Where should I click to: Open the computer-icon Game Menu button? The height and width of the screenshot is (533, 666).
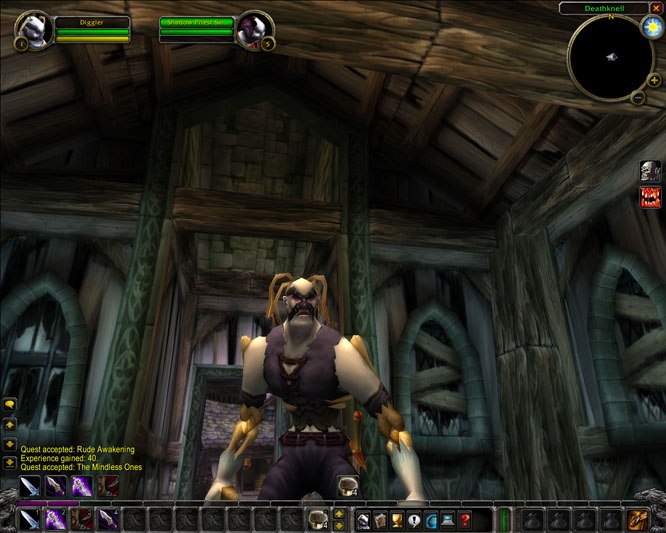(x=447, y=519)
